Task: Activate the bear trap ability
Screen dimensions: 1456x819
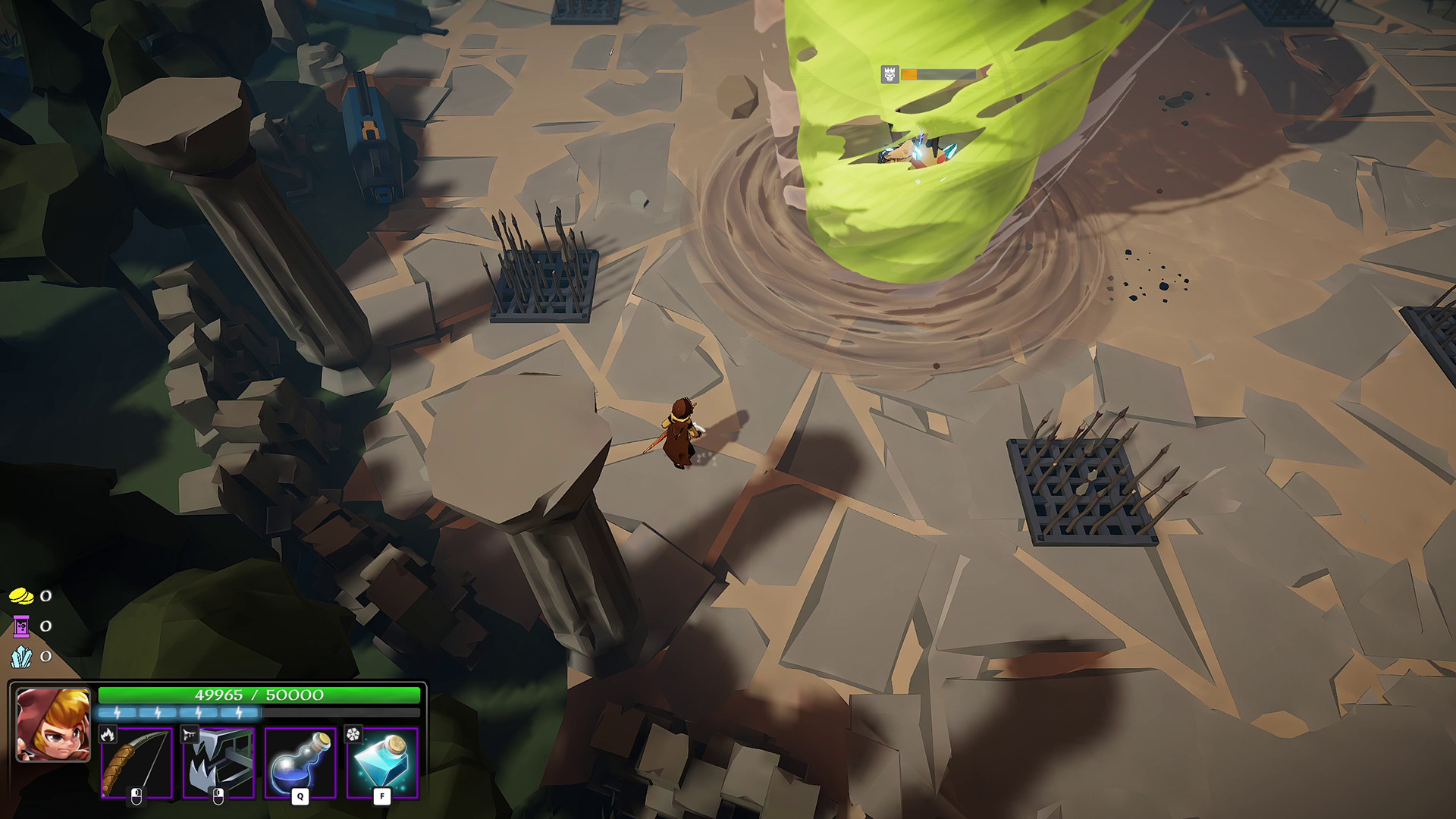Action: pos(218,762)
